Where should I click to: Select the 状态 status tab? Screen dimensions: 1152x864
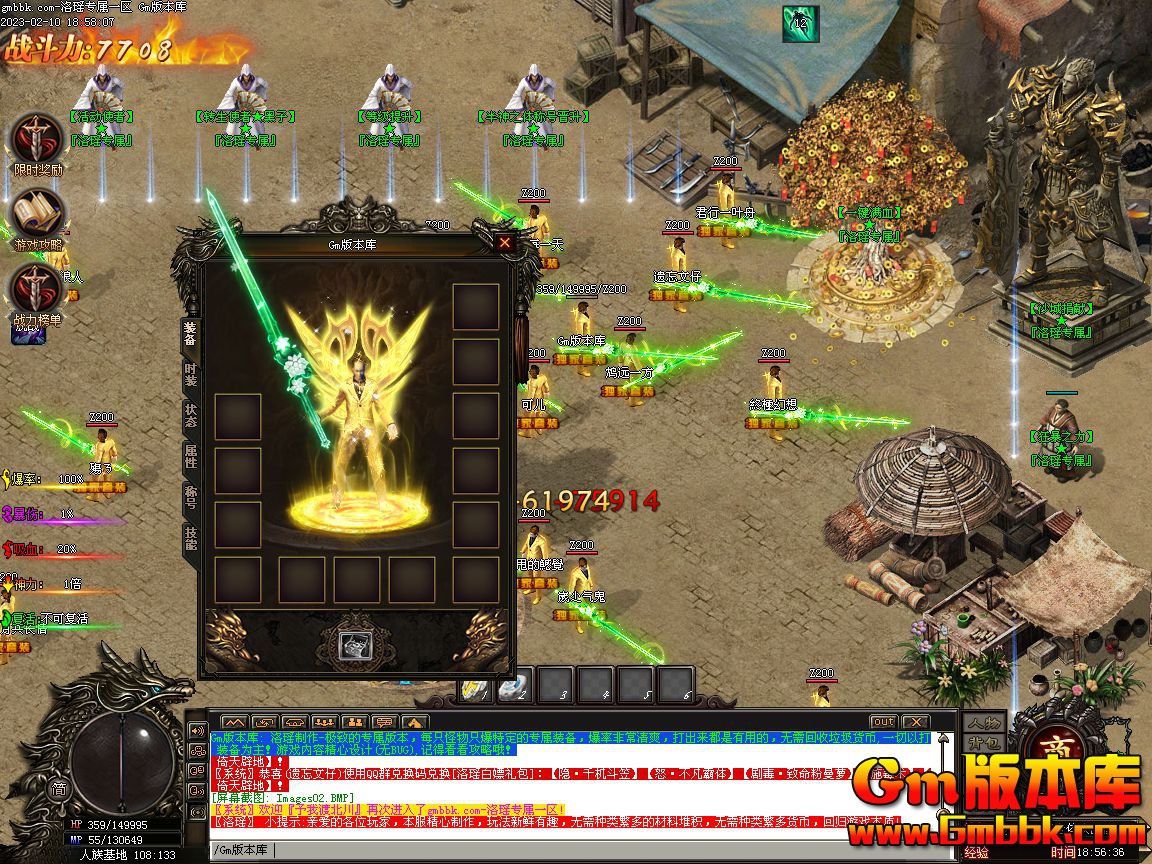(x=190, y=416)
